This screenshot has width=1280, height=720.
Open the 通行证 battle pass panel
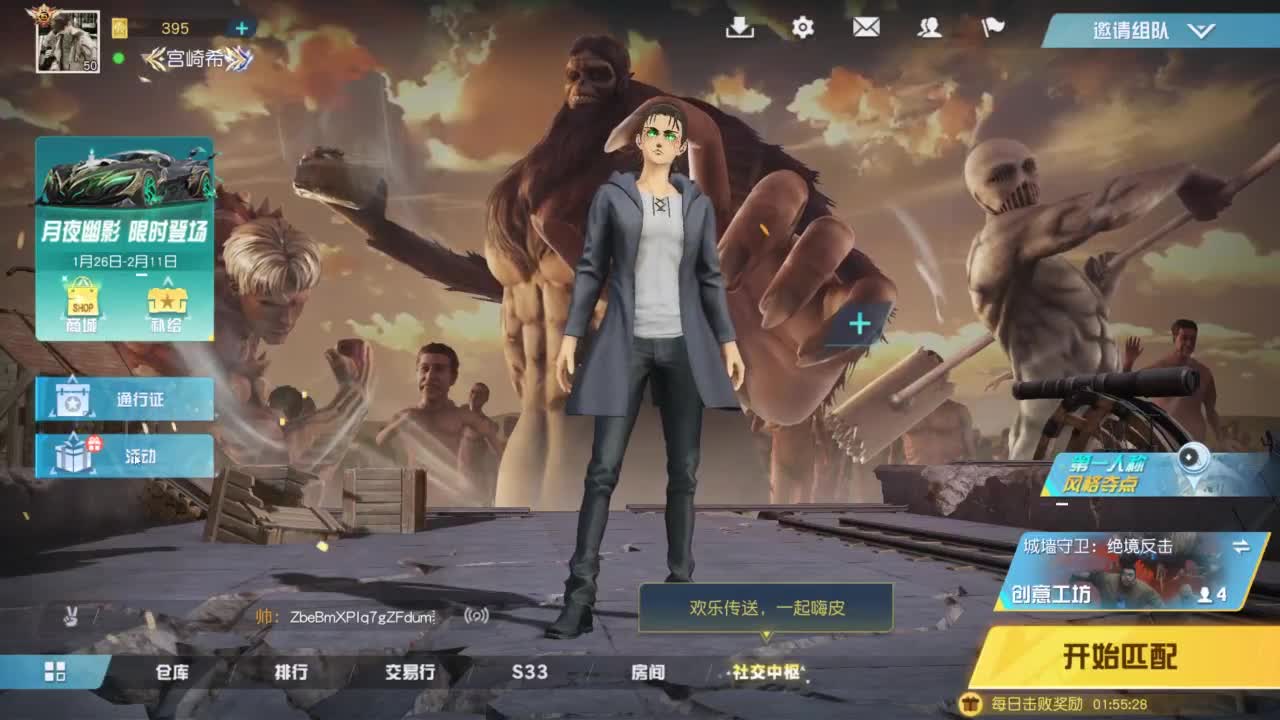point(123,398)
